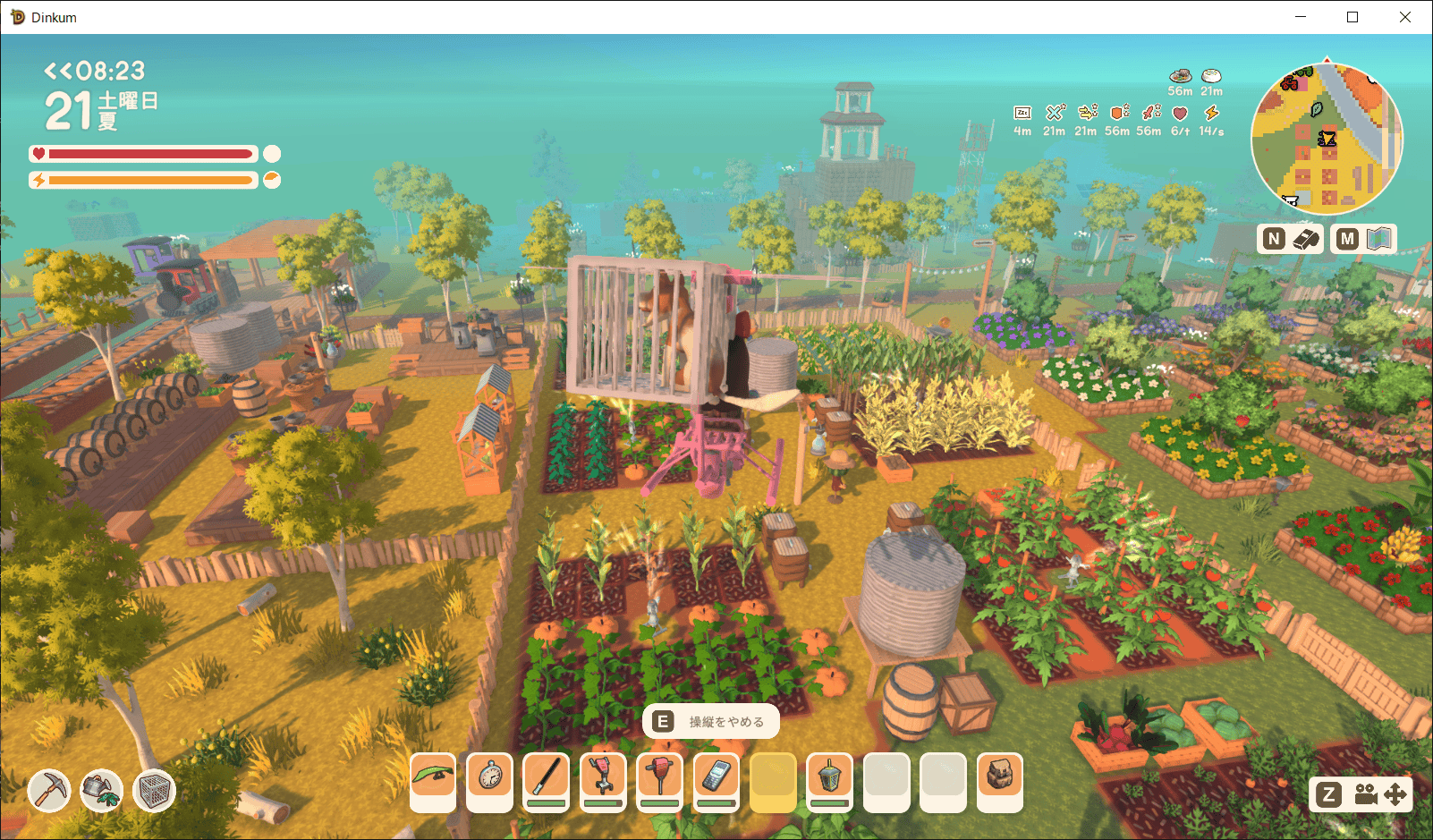Select the stopwatch hotbar slot
The image size is (1433, 840).
pyautogui.click(x=490, y=776)
